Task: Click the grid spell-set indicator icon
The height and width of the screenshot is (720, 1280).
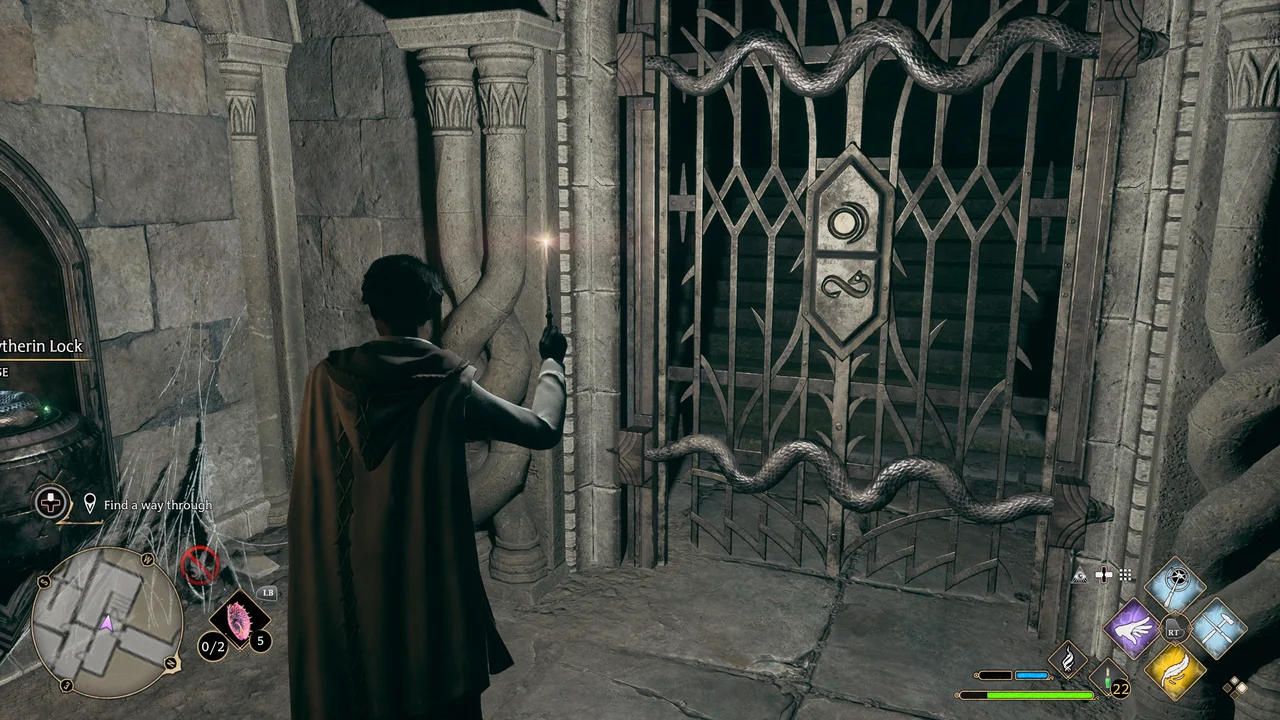Action: tap(1126, 573)
